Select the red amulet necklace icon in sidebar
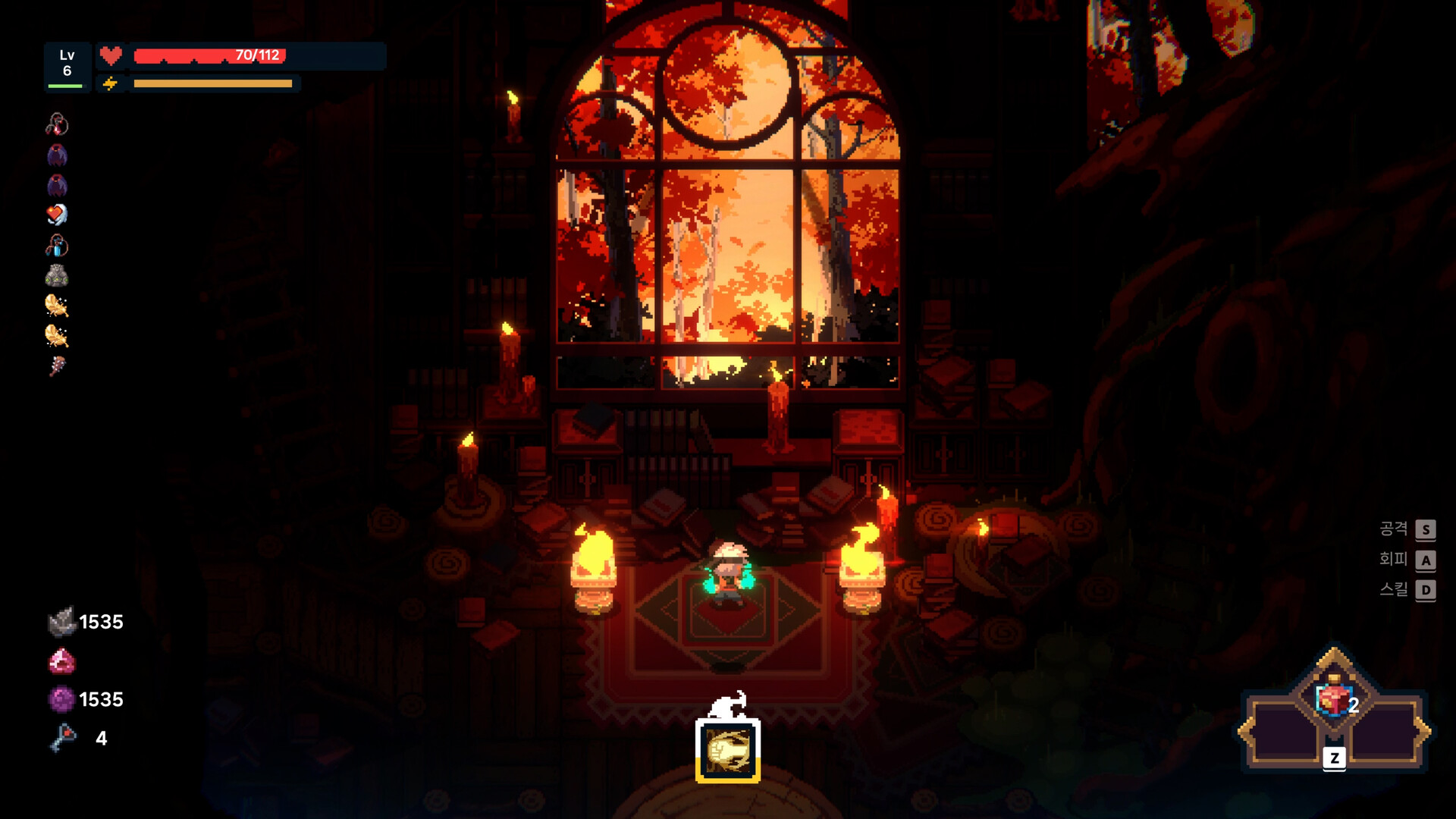The height and width of the screenshot is (819, 1456). pyautogui.click(x=57, y=125)
